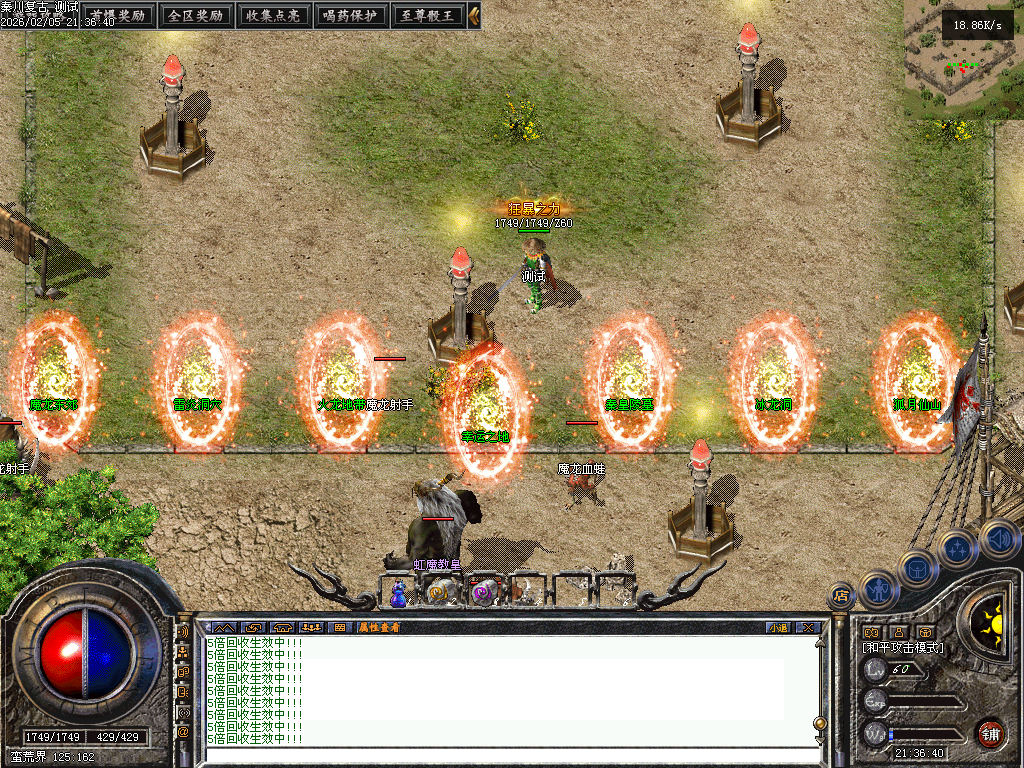Select the 收集点亮 button
Image resolution: width=1024 pixels, height=768 pixels.
[x=273, y=15]
